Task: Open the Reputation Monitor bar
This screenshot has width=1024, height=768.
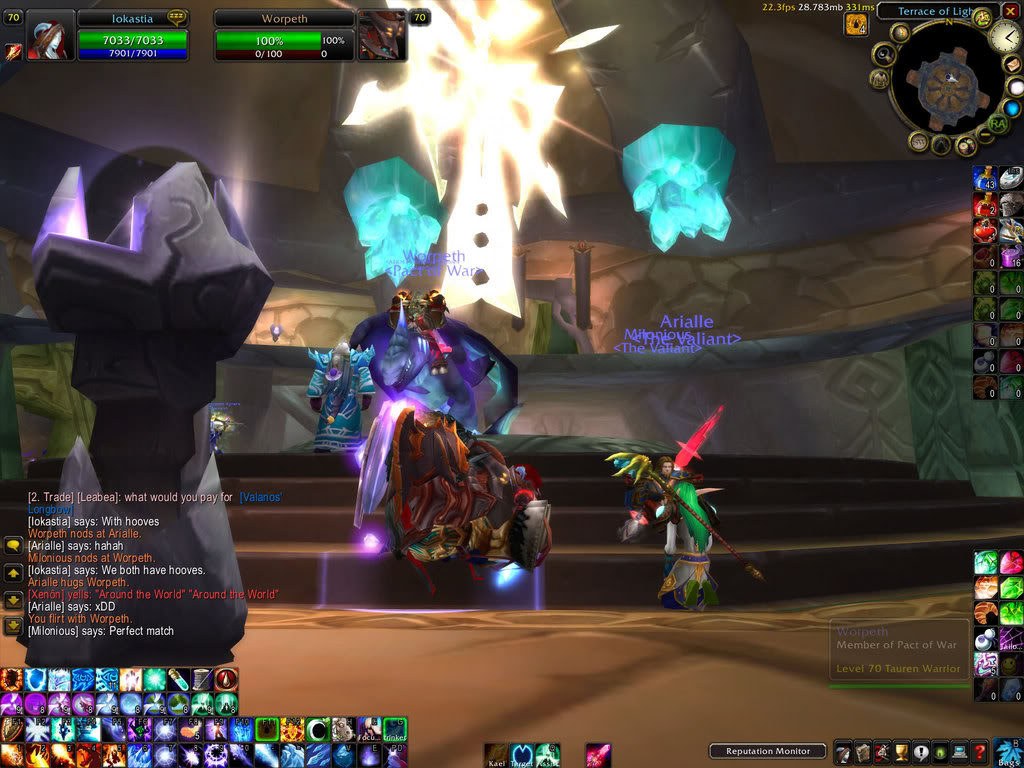Action: tap(767, 751)
